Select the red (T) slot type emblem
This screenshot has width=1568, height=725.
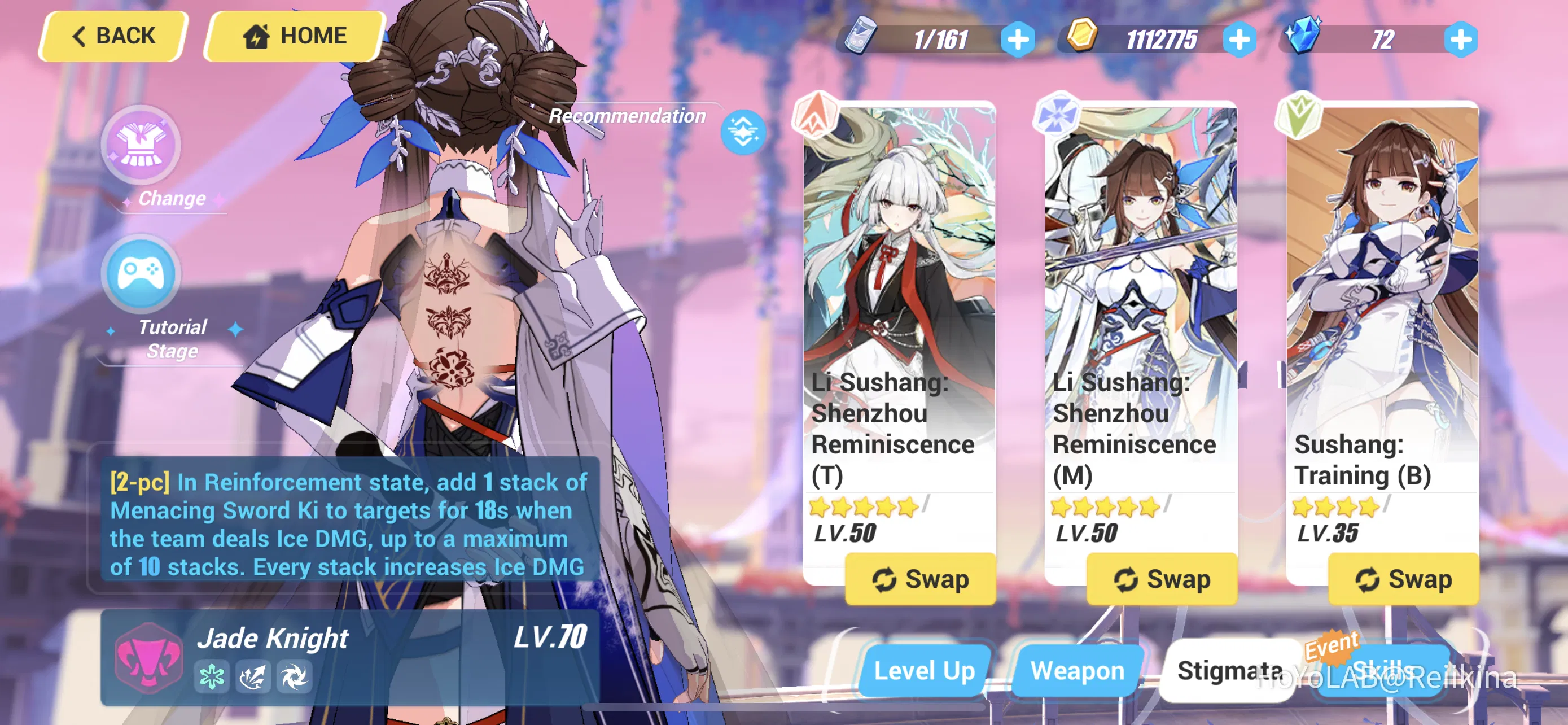coord(815,113)
